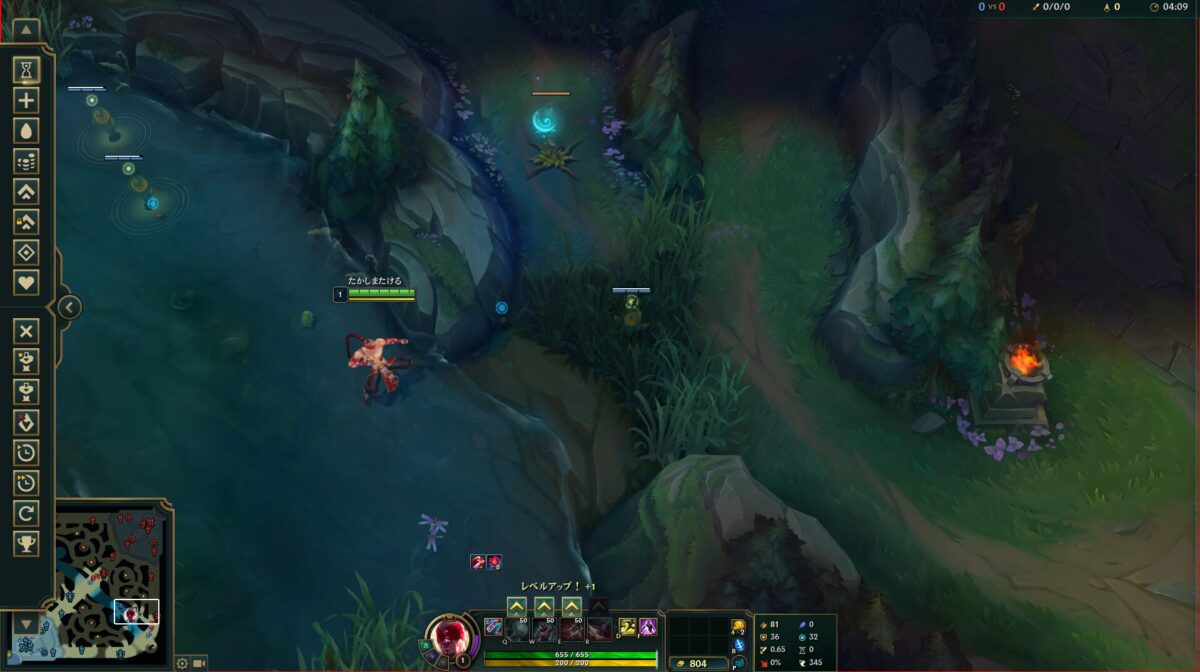Image resolution: width=1200 pixels, height=672 pixels.
Task: Click the plus-sign button in the practice toolbar
Action: click(26, 100)
